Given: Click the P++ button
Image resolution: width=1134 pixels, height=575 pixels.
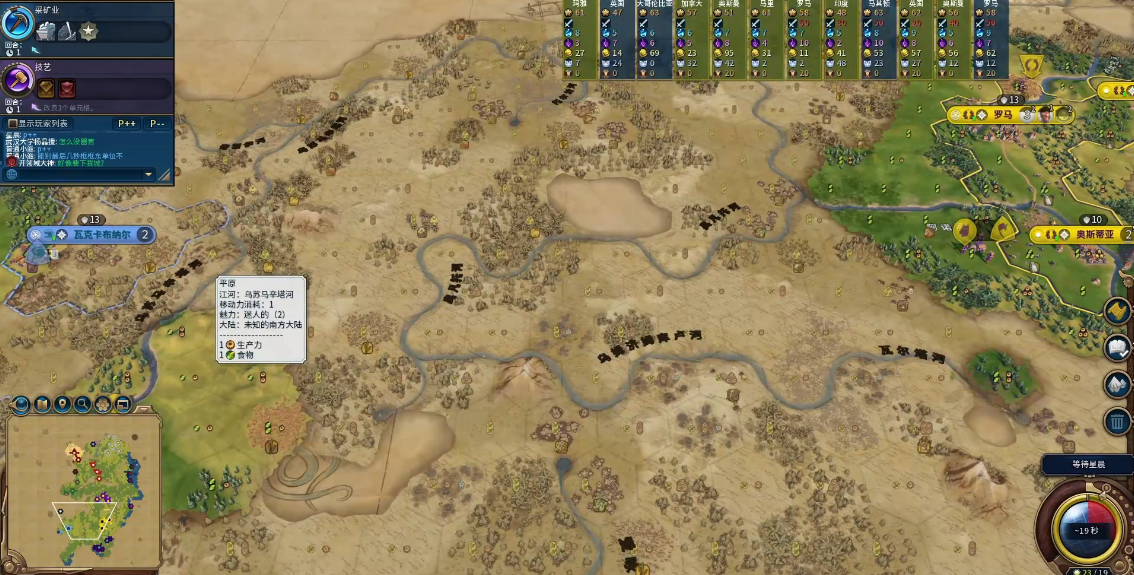Looking at the screenshot, I should [x=127, y=123].
